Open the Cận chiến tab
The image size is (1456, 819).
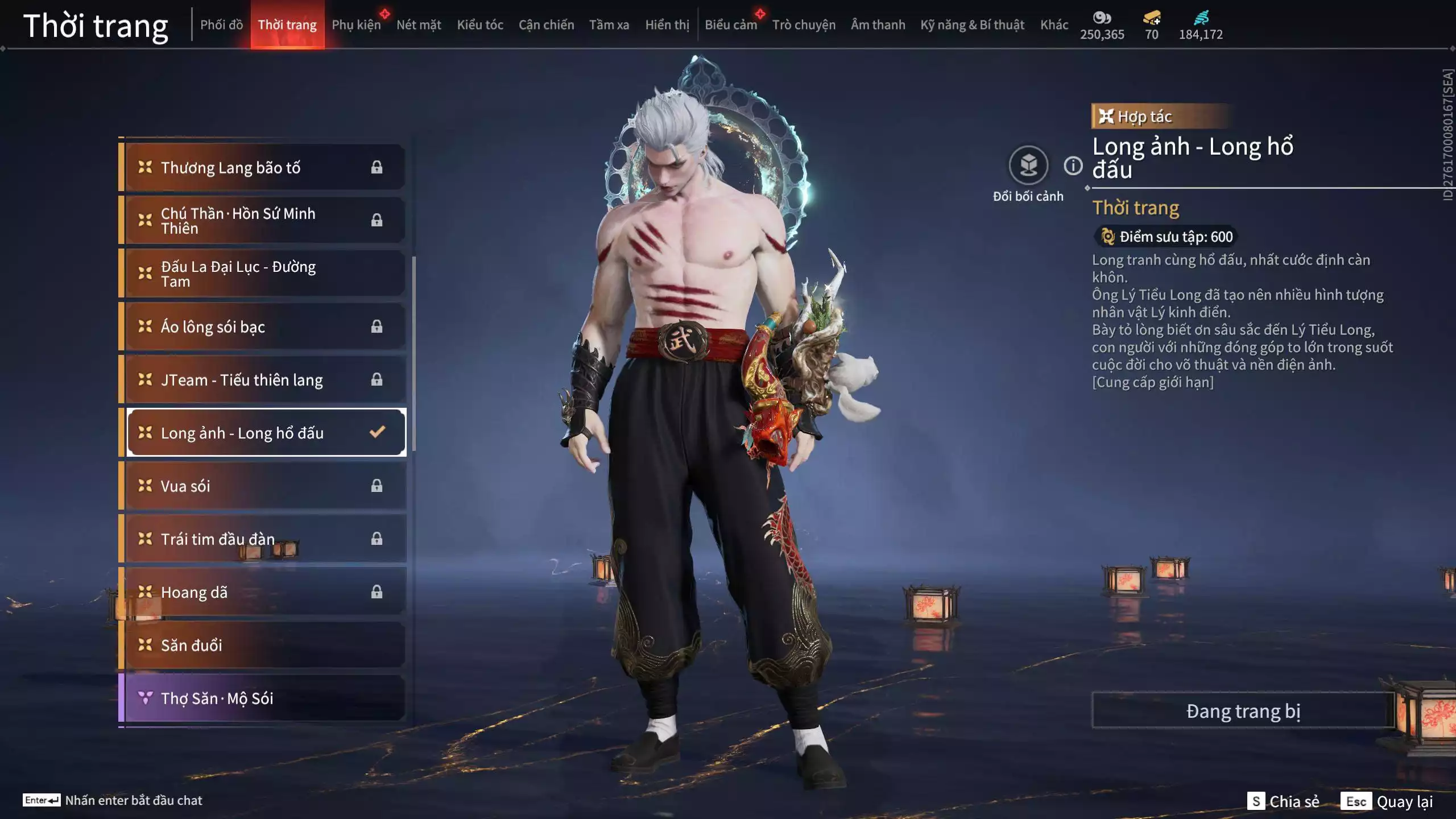(x=546, y=25)
